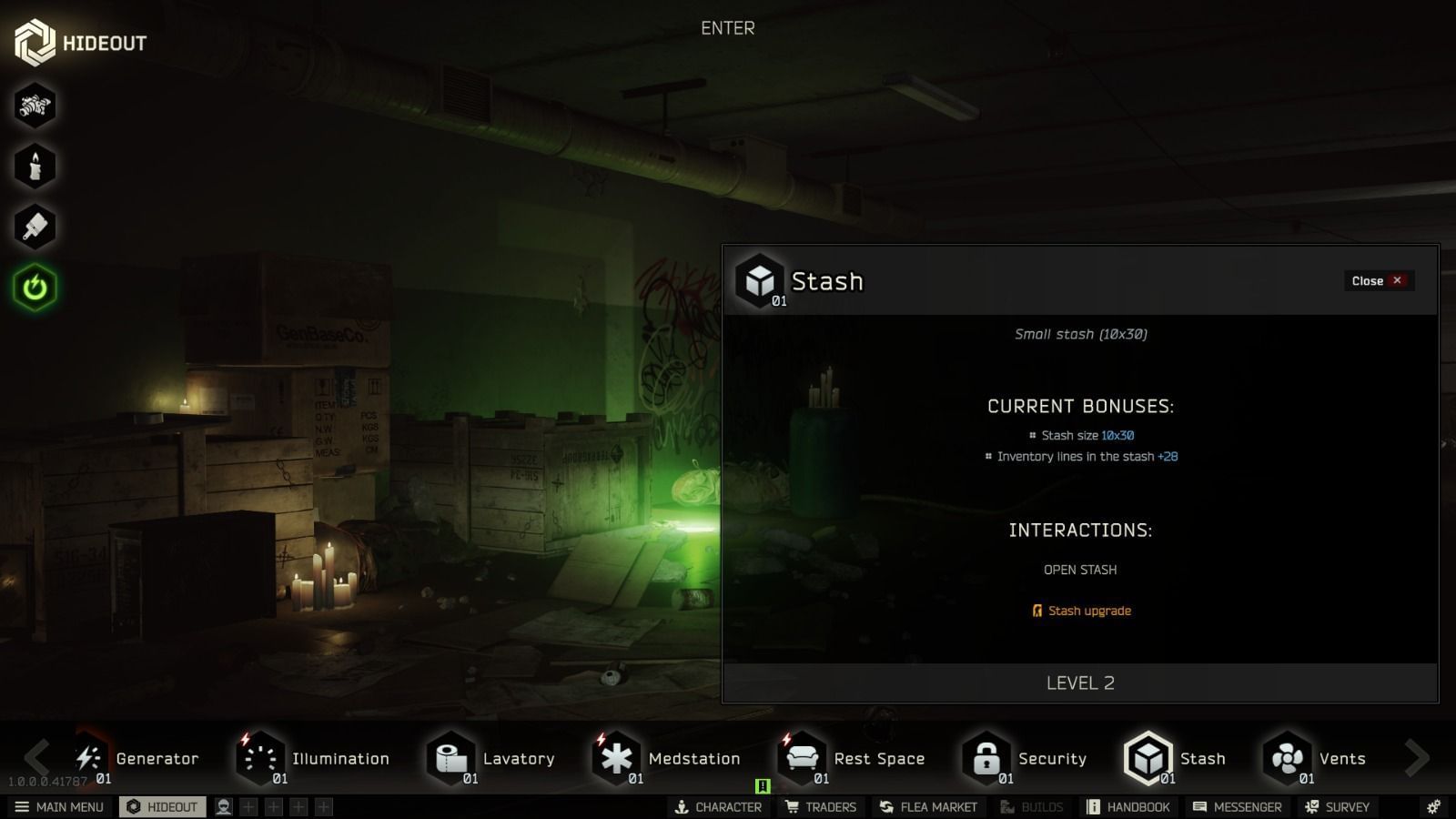Click the candle Illumination shortcut in left sidebar
Image resolution: width=1456 pixels, height=819 pixels.
coord(35,166)
